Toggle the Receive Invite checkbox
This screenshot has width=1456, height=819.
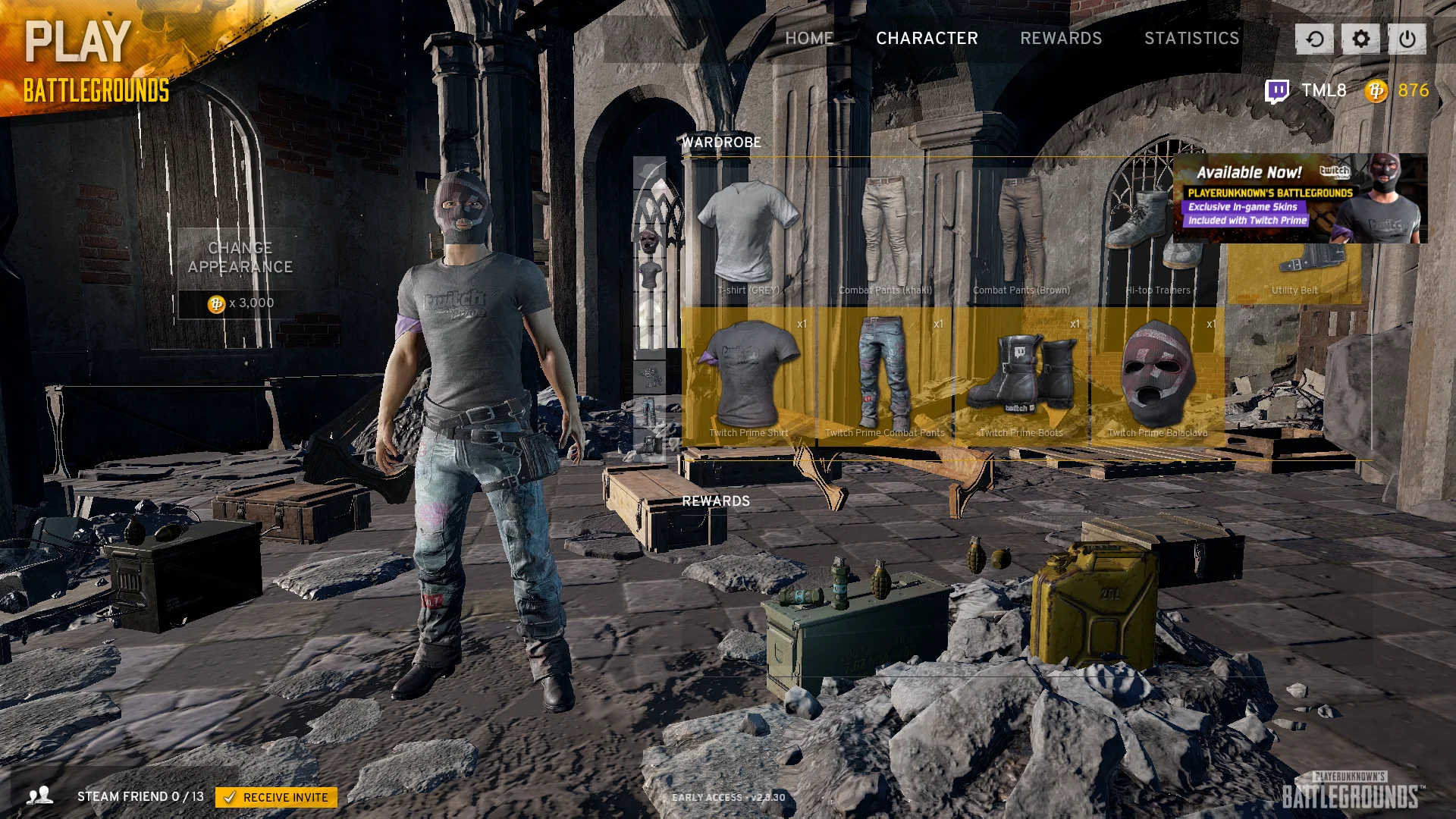(230, 797)
